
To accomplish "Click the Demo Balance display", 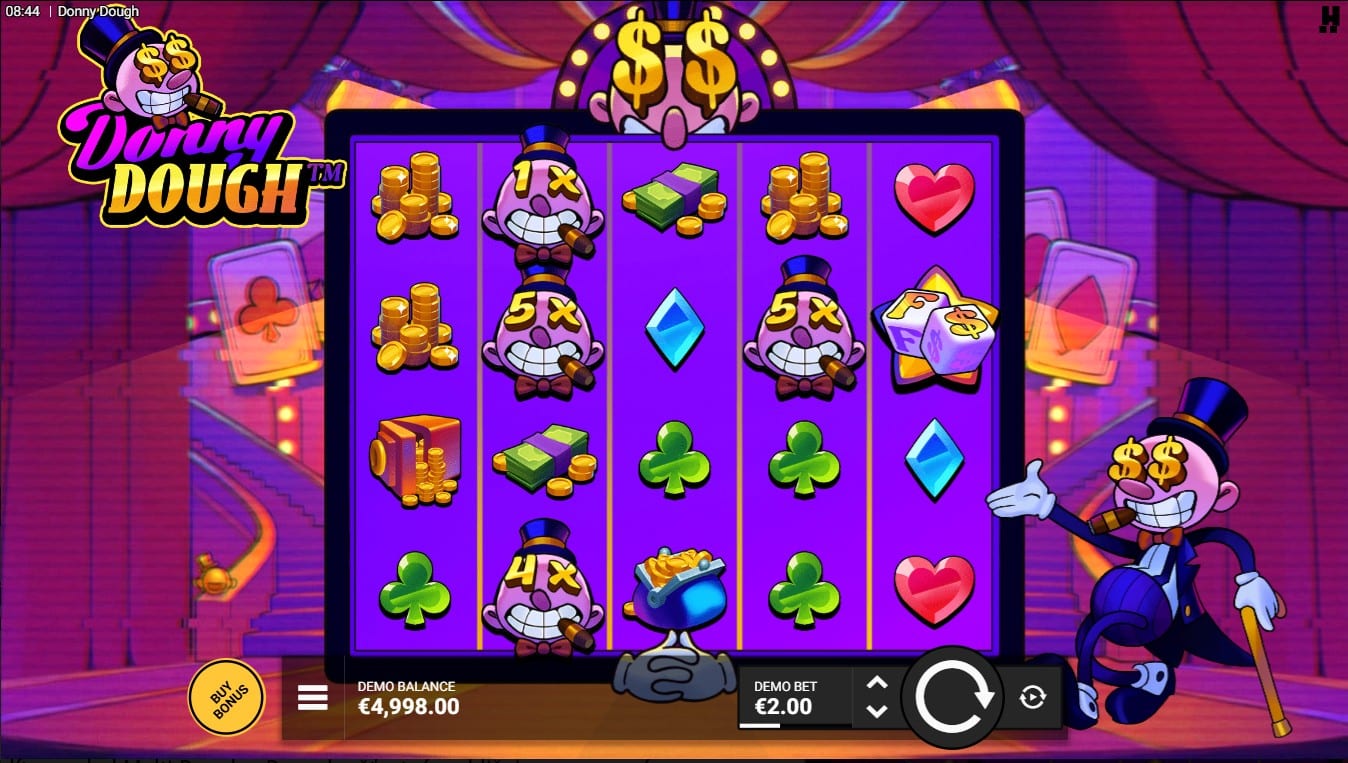I will 407,699.
